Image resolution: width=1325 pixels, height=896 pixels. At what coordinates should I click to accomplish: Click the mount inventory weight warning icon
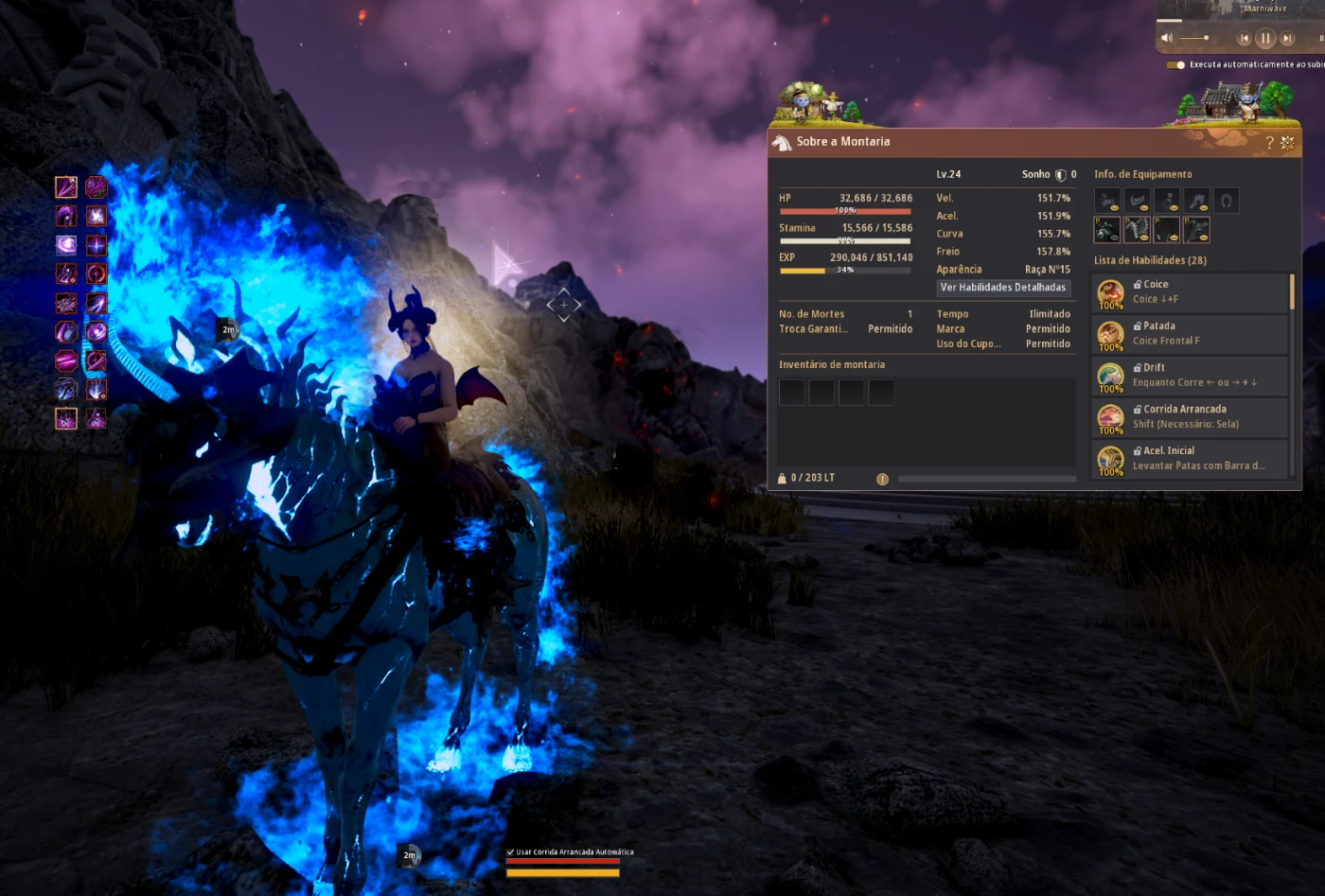(882, 480)
